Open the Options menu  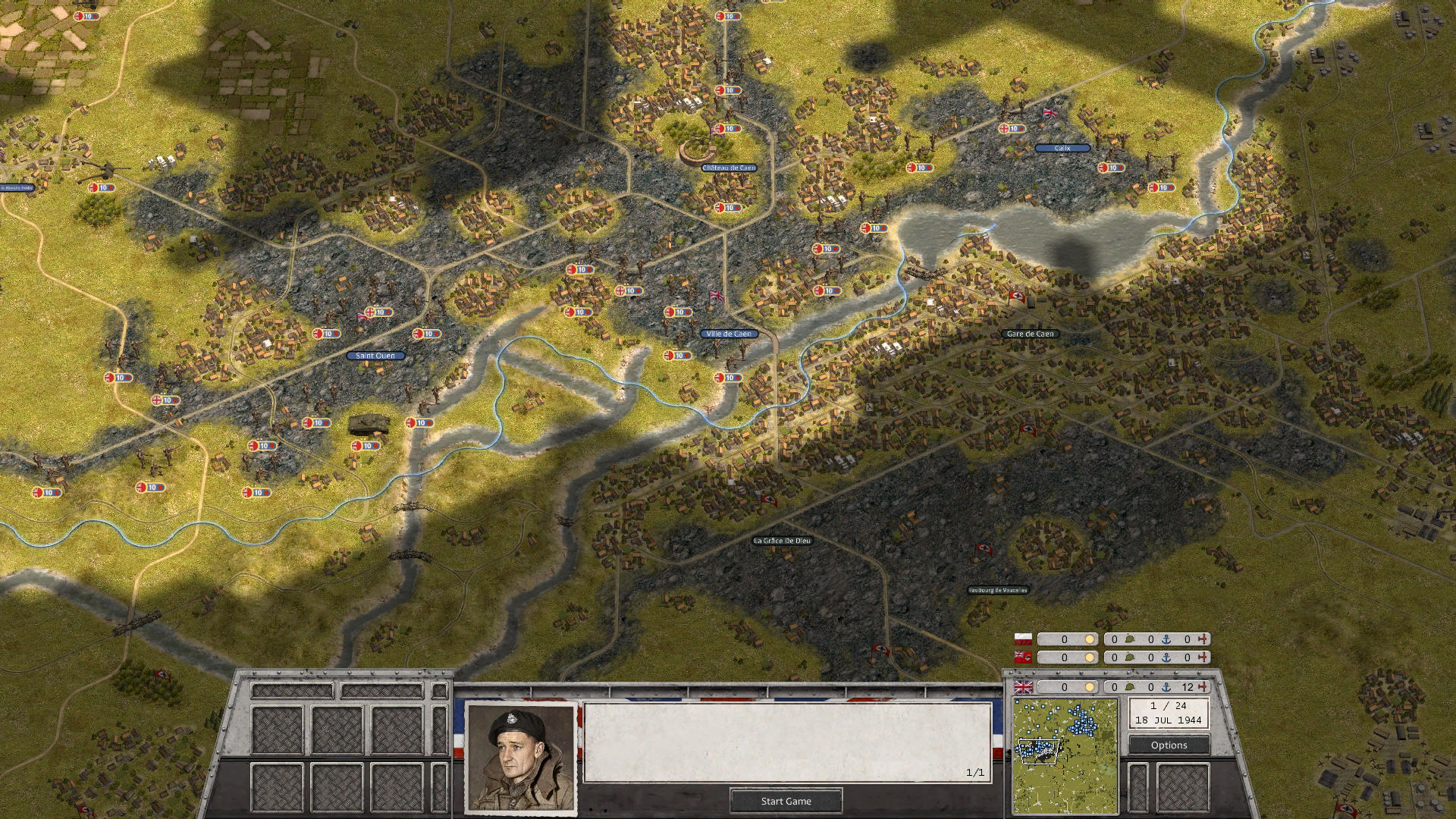point(1169,745)
